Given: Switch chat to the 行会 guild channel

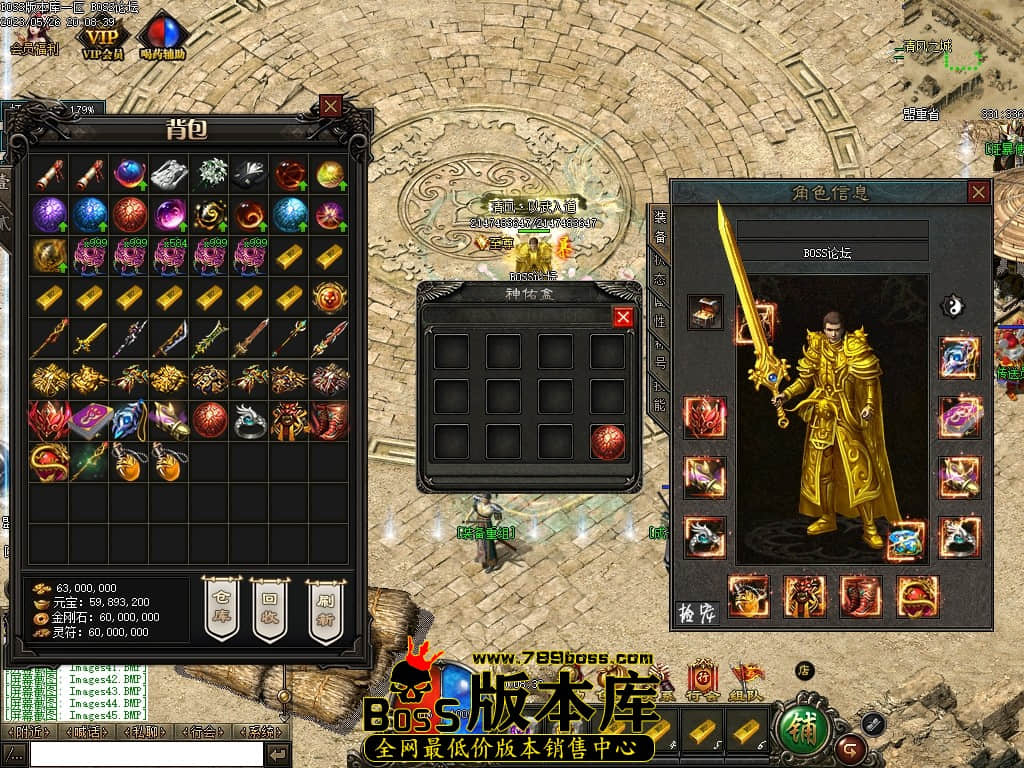Looking at the screenshot, I should click(x=205, y=732).
